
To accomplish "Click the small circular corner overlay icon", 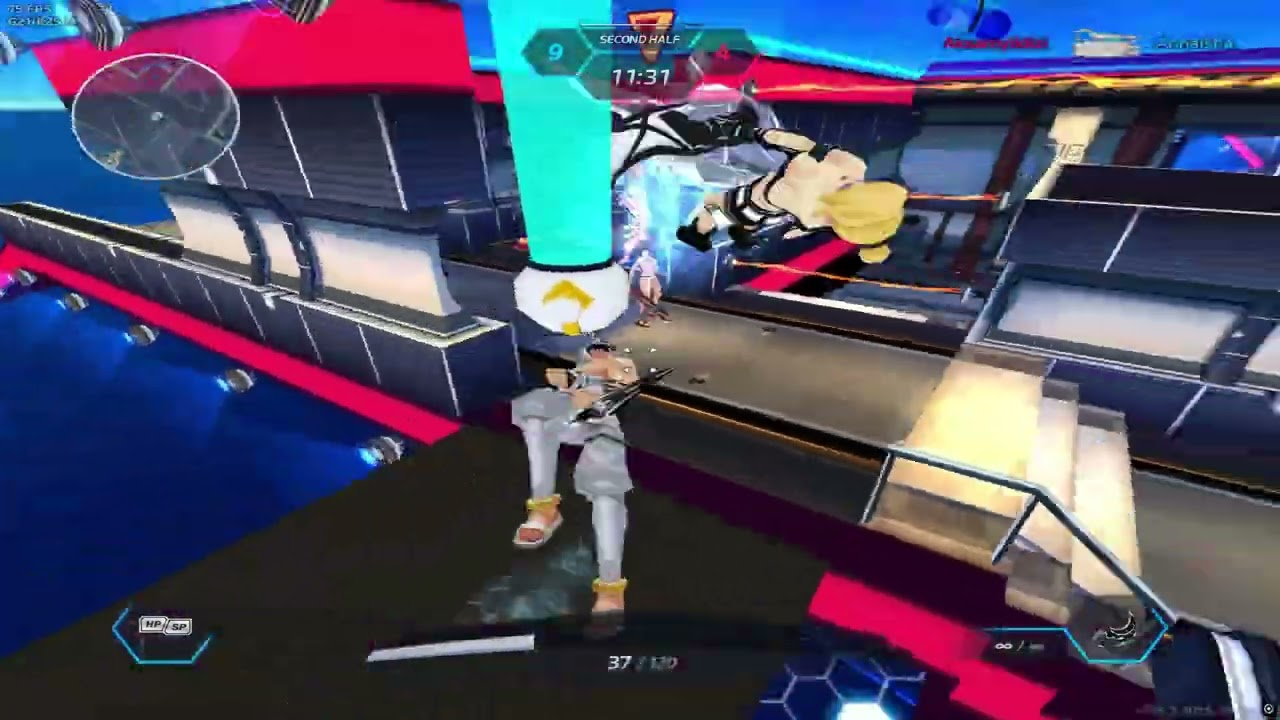I will (x=1269, y=709).
